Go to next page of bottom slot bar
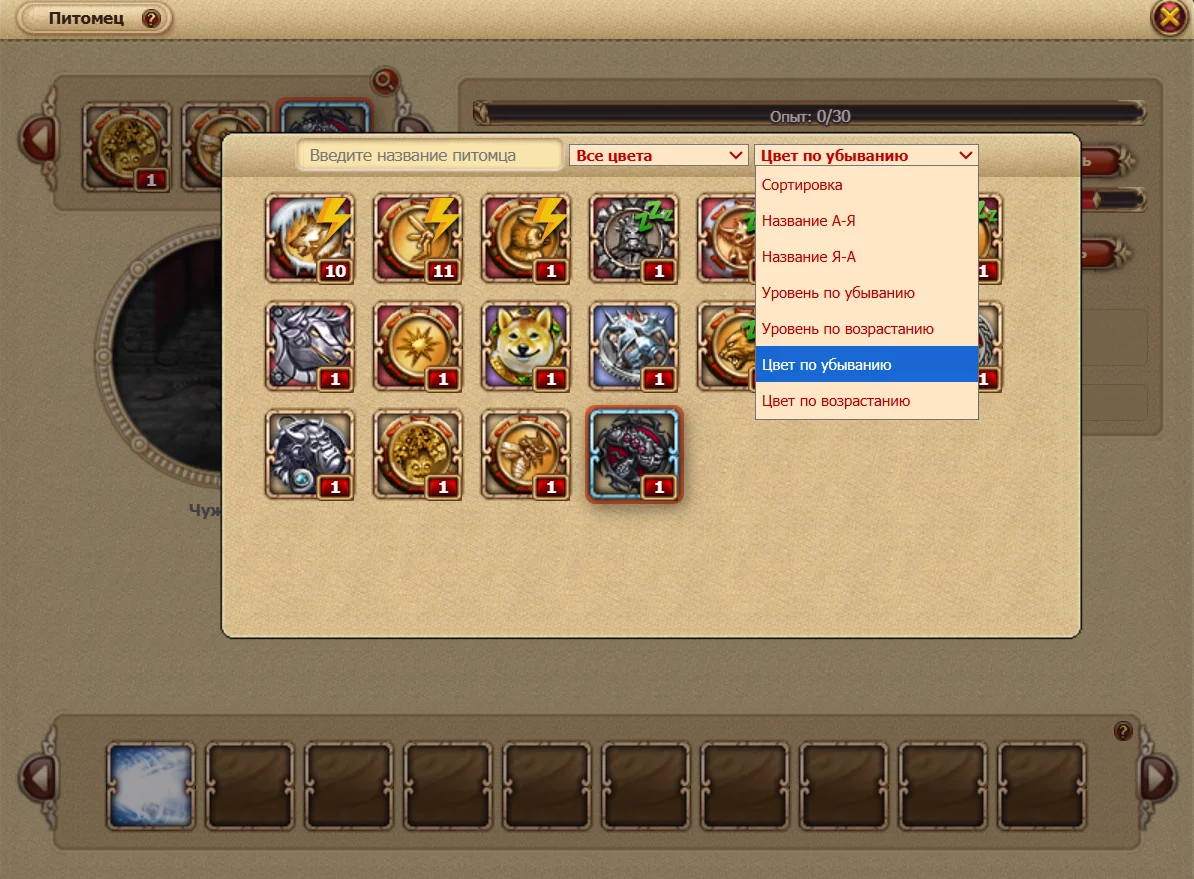The height and width of the screenshot is (879, 1194). coord(1158,778)
